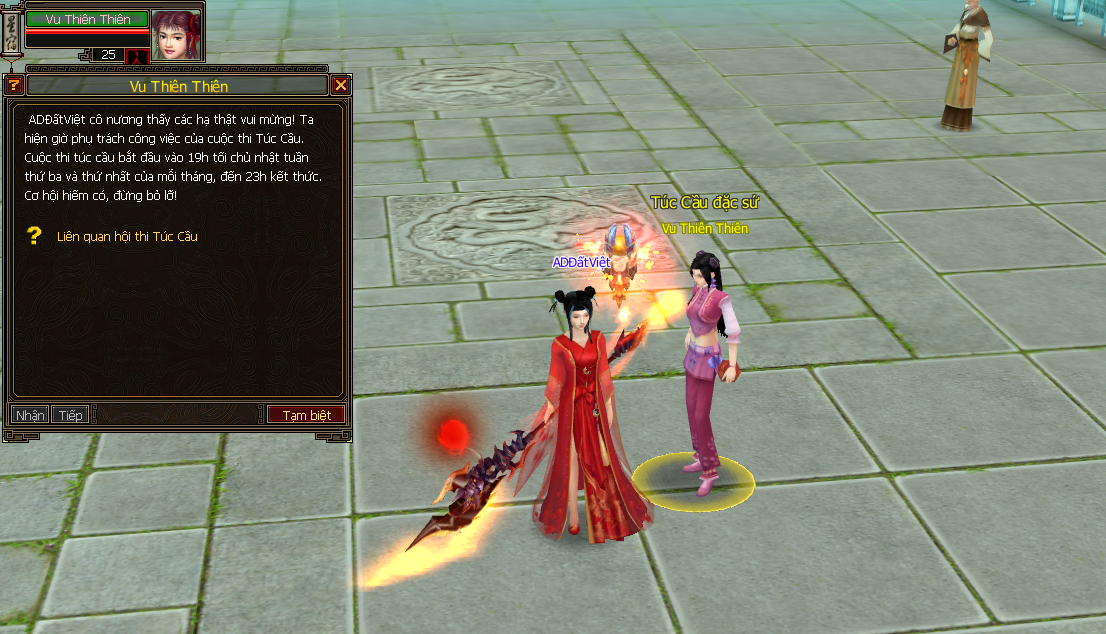Click the red figure icon under target frame

(136, 56)
